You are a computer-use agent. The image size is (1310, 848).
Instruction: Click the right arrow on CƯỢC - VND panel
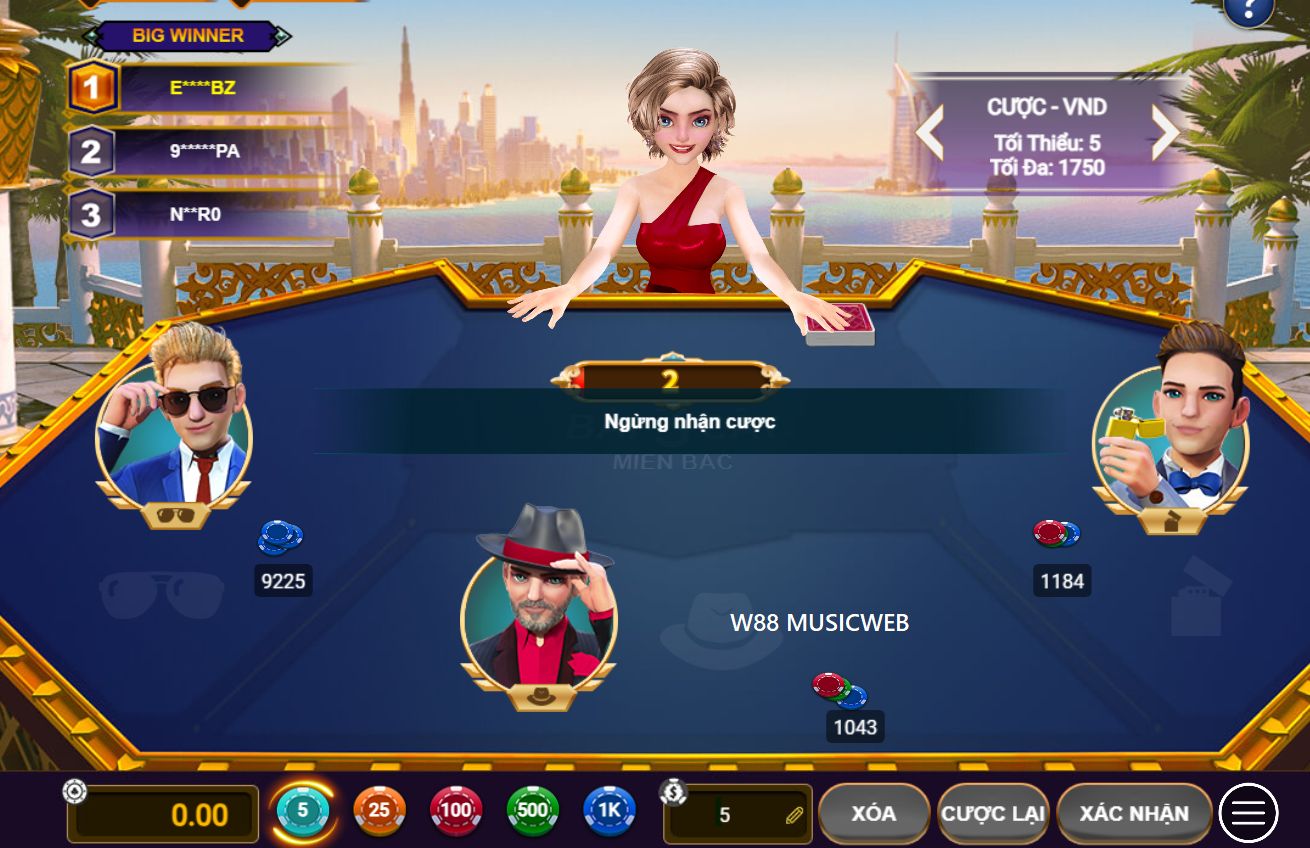[x=1167, y=131]
